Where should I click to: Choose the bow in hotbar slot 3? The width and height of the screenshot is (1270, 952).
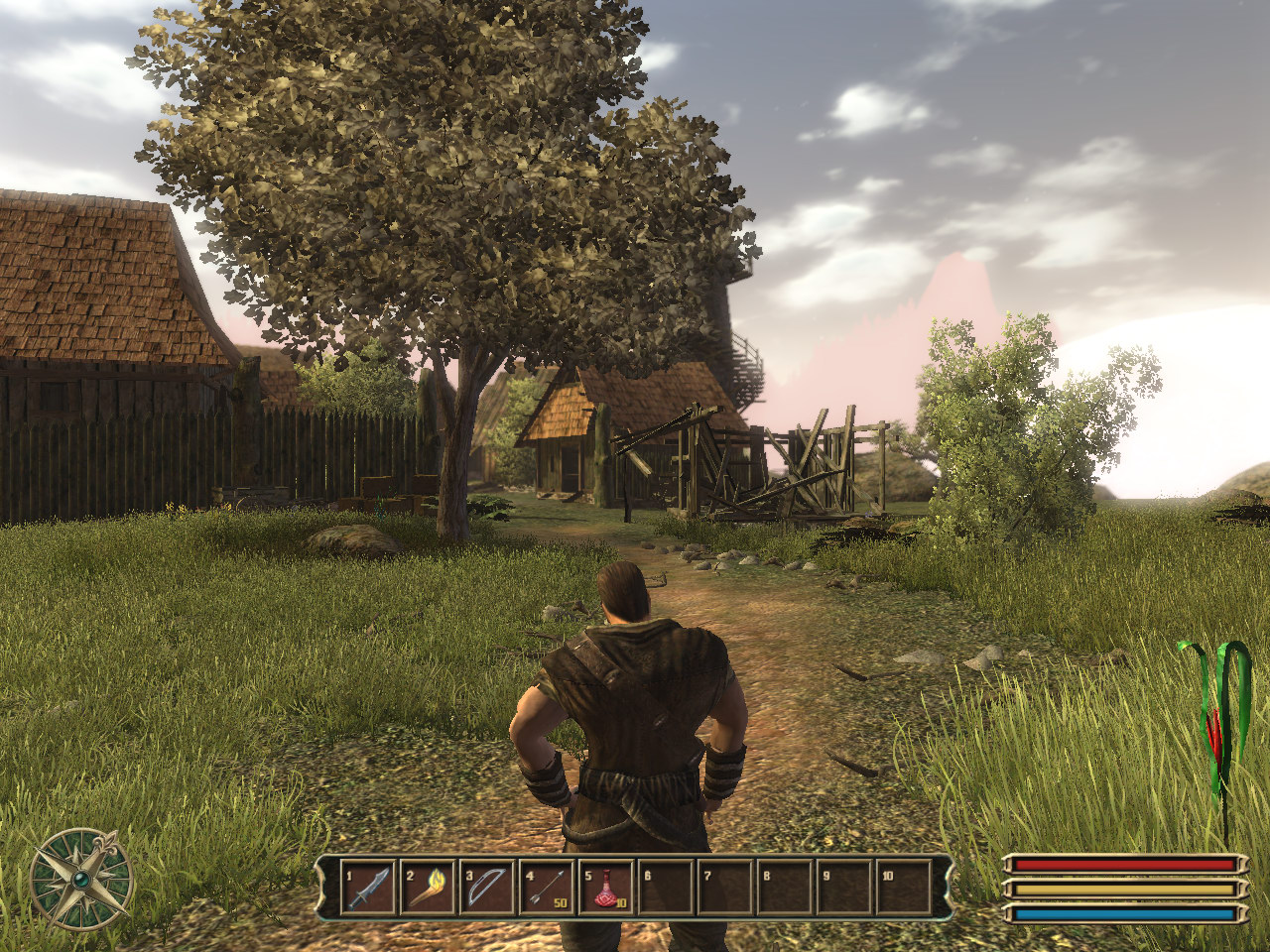(x=487, y=887)
